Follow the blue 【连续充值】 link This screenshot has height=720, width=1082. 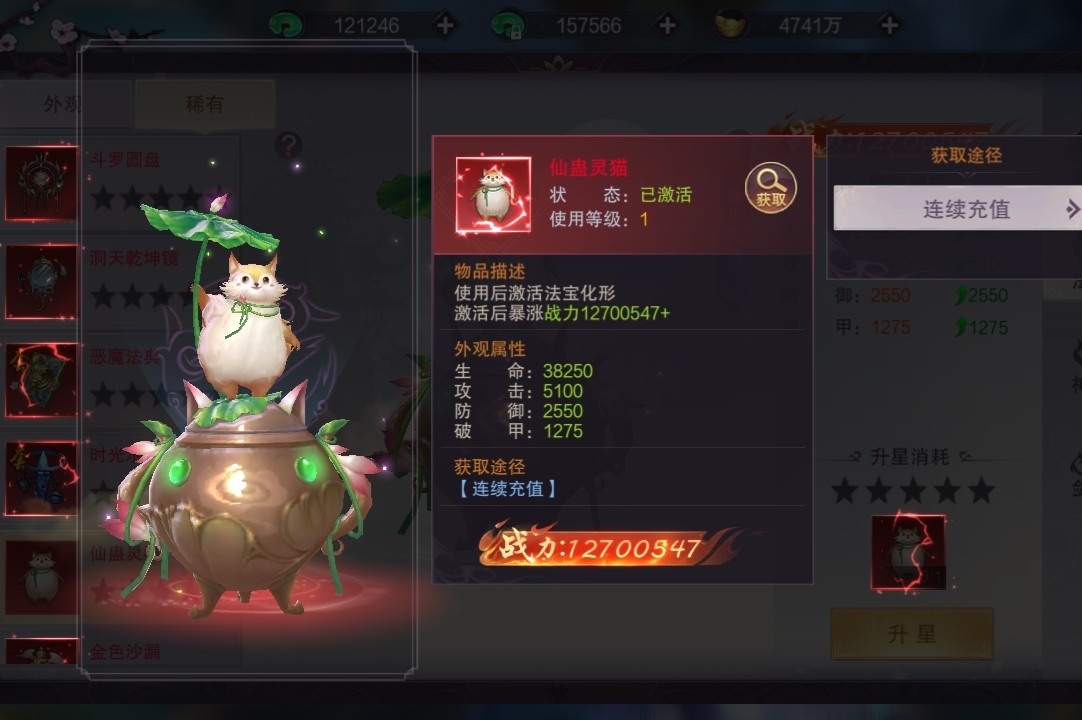505,489
